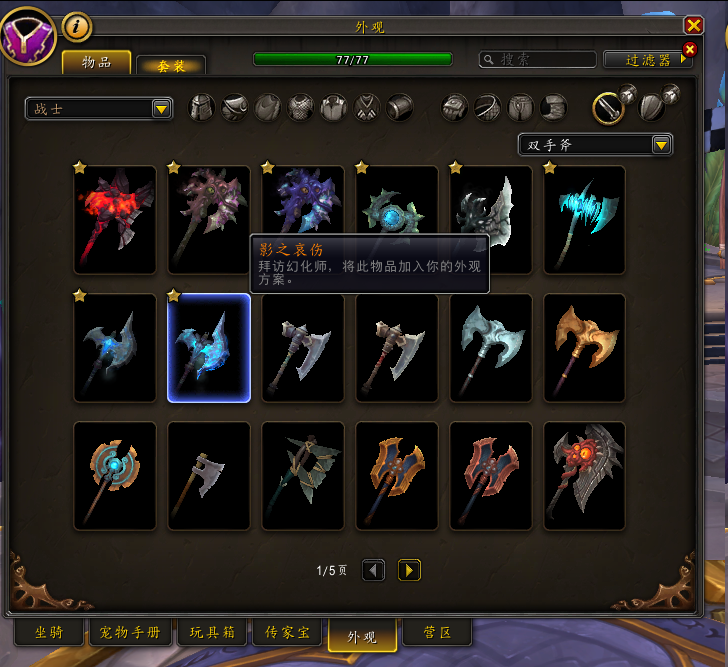Open the 宠物手册 pet journal tab
The width and height of the screenshot is (728, 667).
(x=131, y=633)
